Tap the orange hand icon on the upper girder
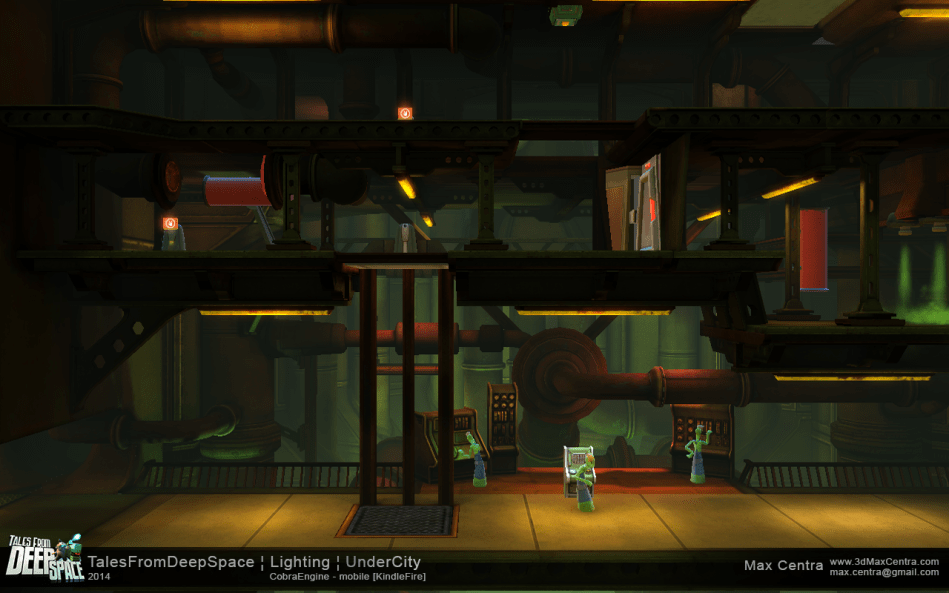The height and width of the screenshot is (593, 949). 405,113
